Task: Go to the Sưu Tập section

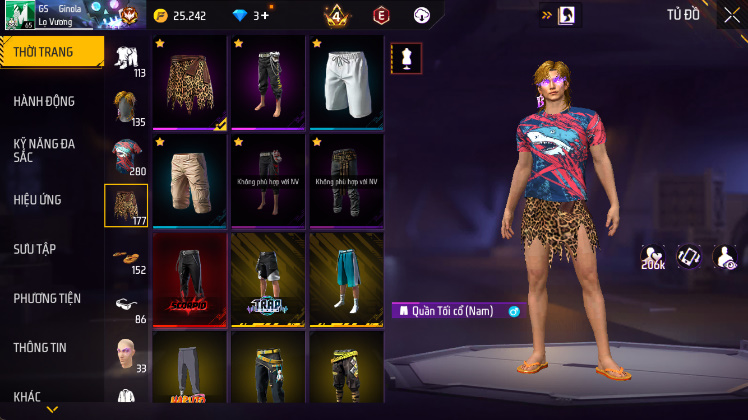Action: click(35, 248)
